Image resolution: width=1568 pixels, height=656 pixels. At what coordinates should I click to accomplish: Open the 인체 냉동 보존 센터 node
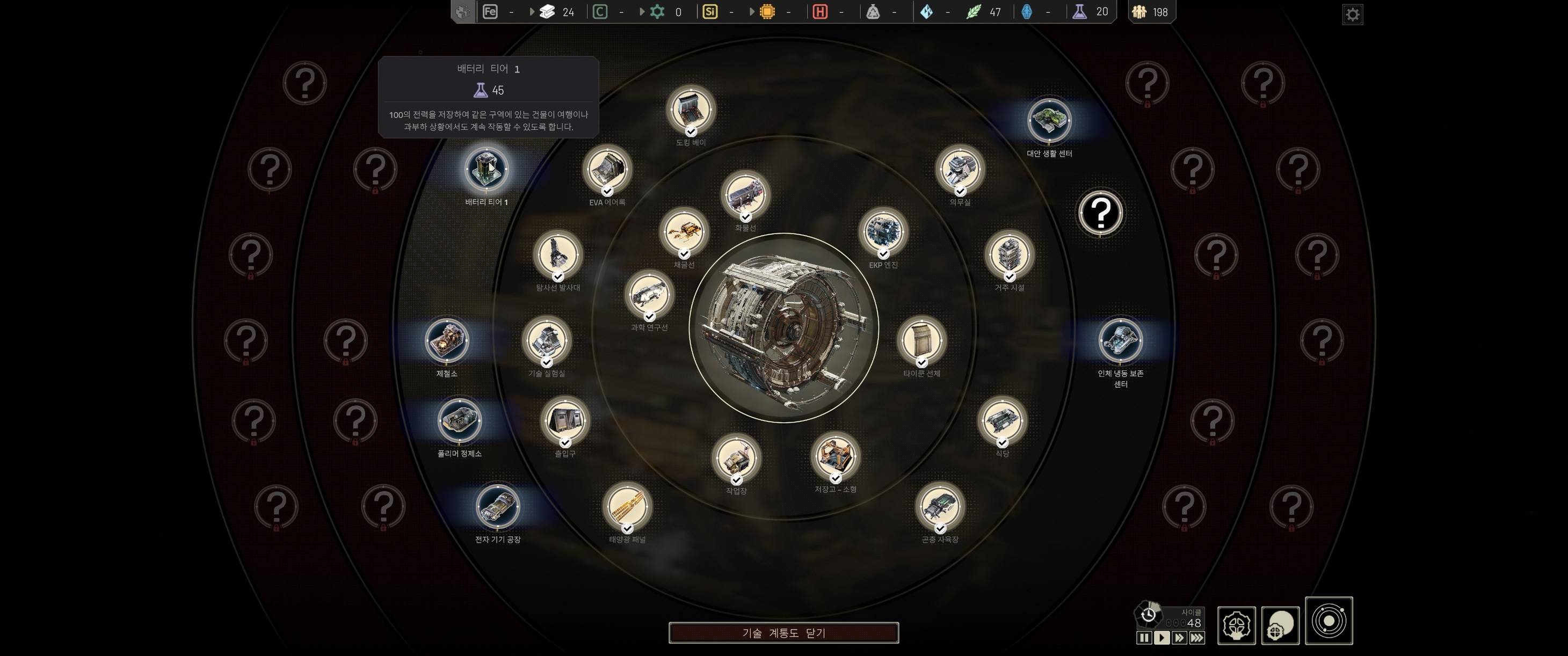[x=1120, y=340]
